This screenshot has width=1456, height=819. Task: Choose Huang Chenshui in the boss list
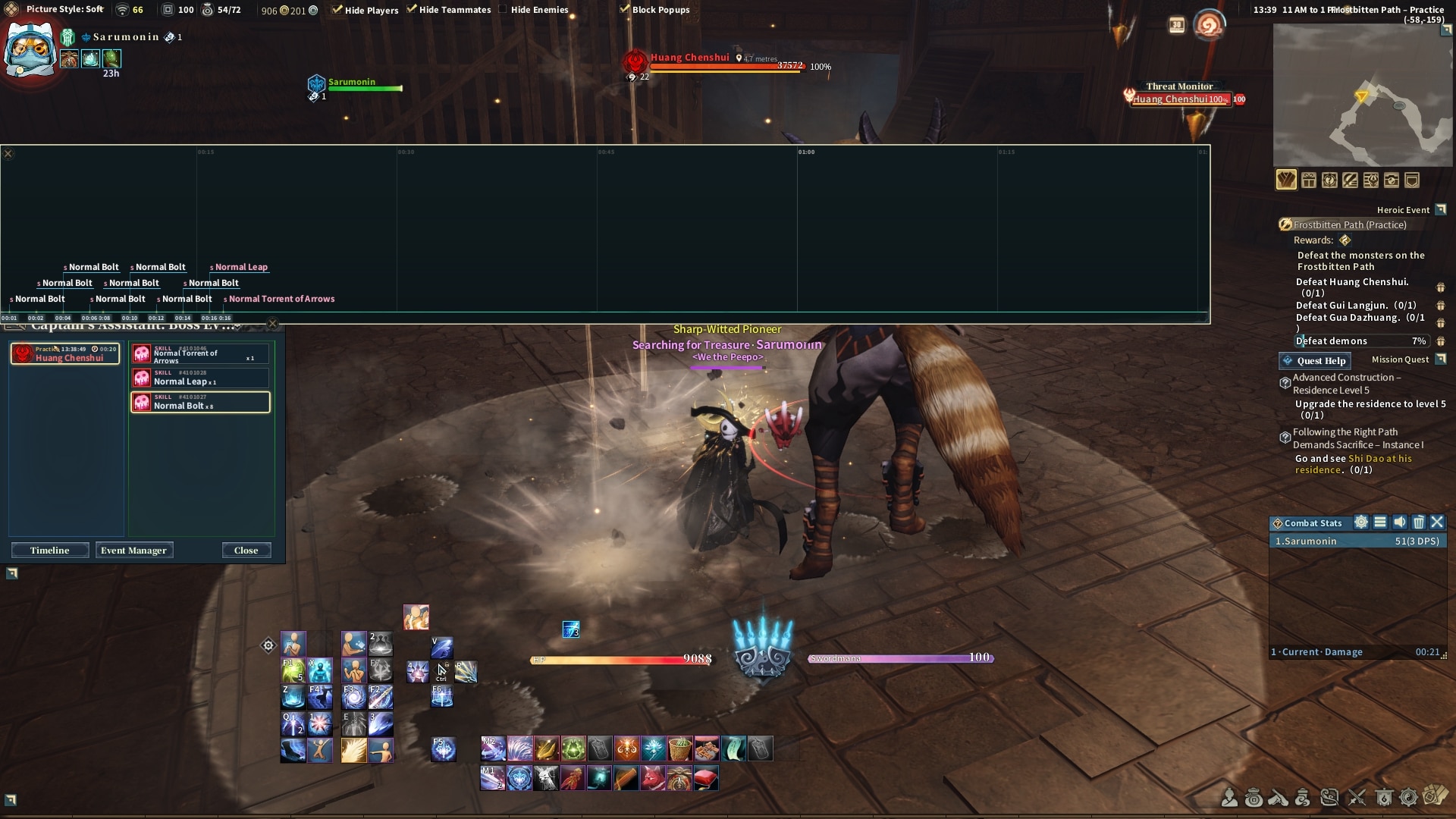[x=65, y=354]
